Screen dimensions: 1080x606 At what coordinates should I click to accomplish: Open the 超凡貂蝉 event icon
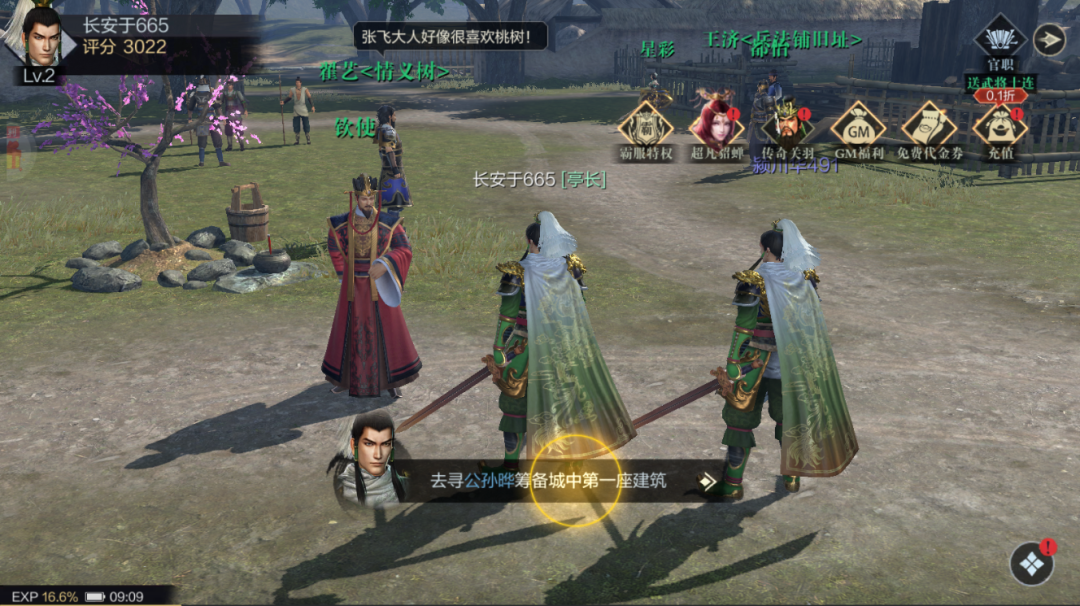point(716,127)
